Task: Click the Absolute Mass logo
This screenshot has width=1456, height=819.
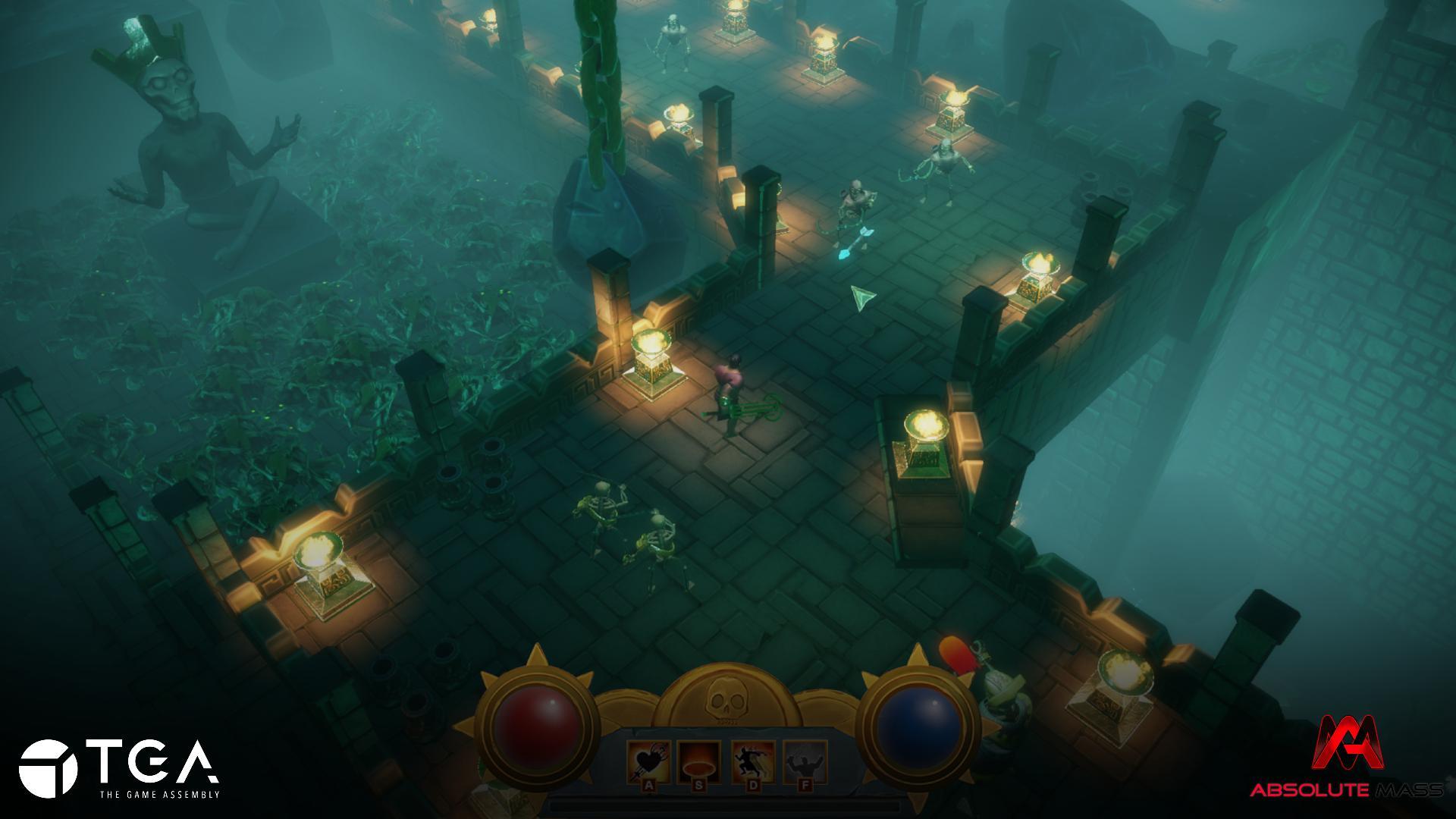Action: pos(1346,758)
